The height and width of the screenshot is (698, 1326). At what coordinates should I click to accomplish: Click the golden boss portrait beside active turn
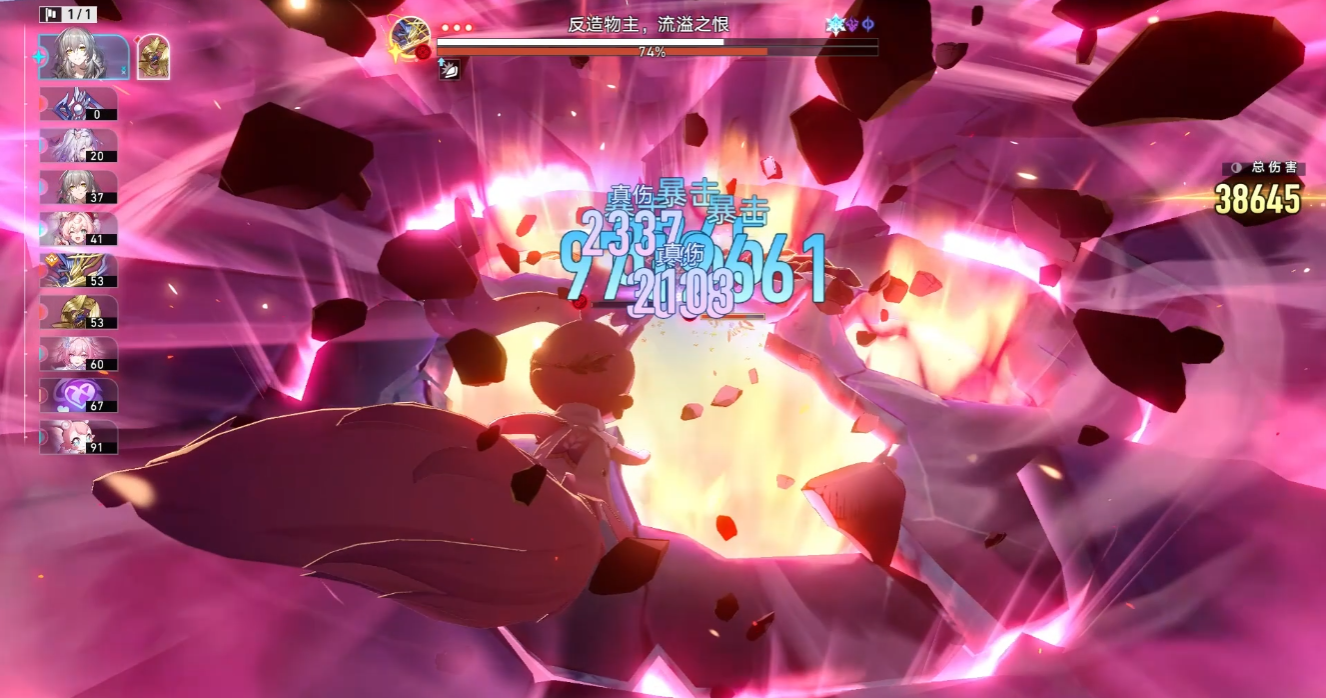pyautogui.click(x=153, y=57)
